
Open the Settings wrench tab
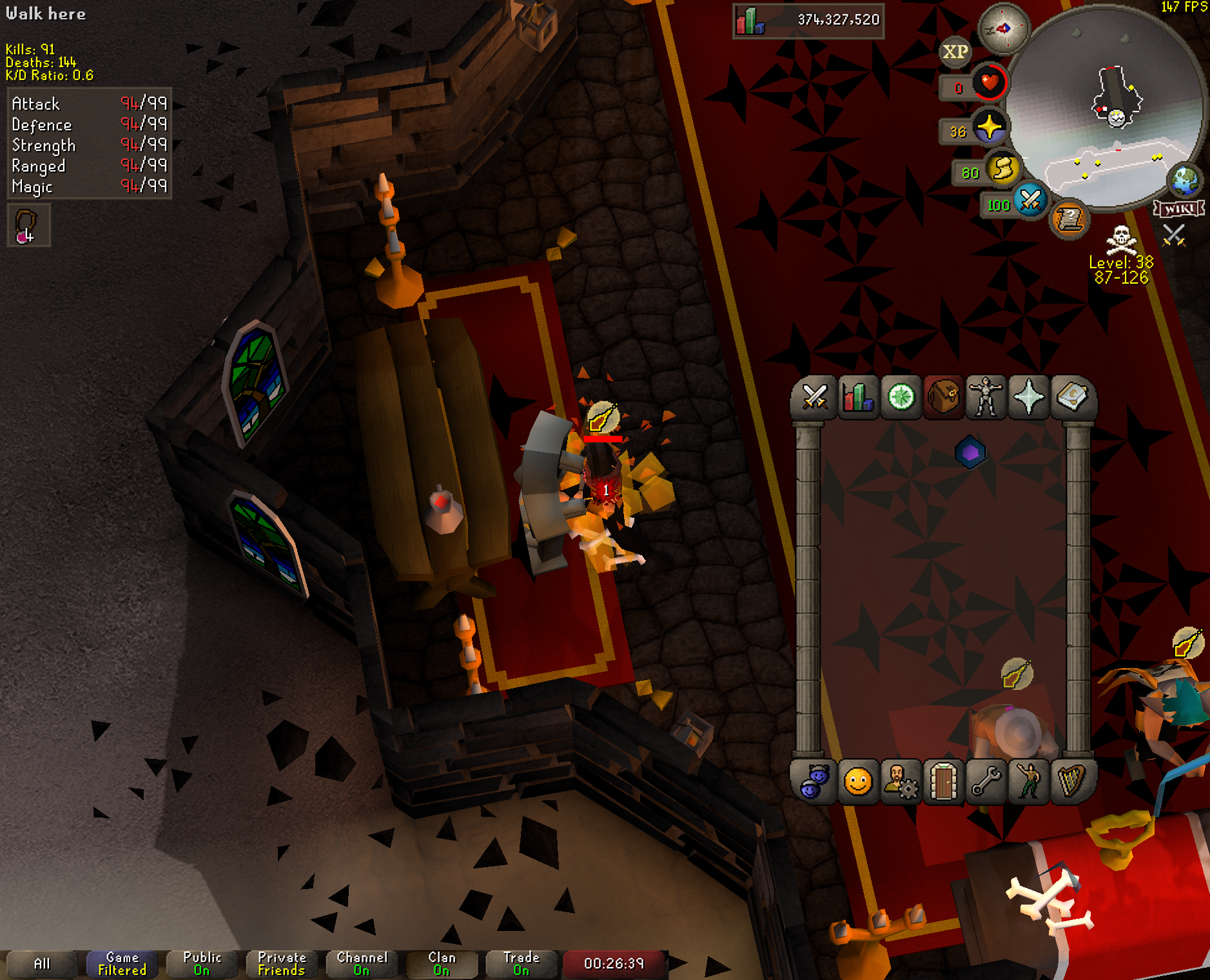tap(986, 783)
